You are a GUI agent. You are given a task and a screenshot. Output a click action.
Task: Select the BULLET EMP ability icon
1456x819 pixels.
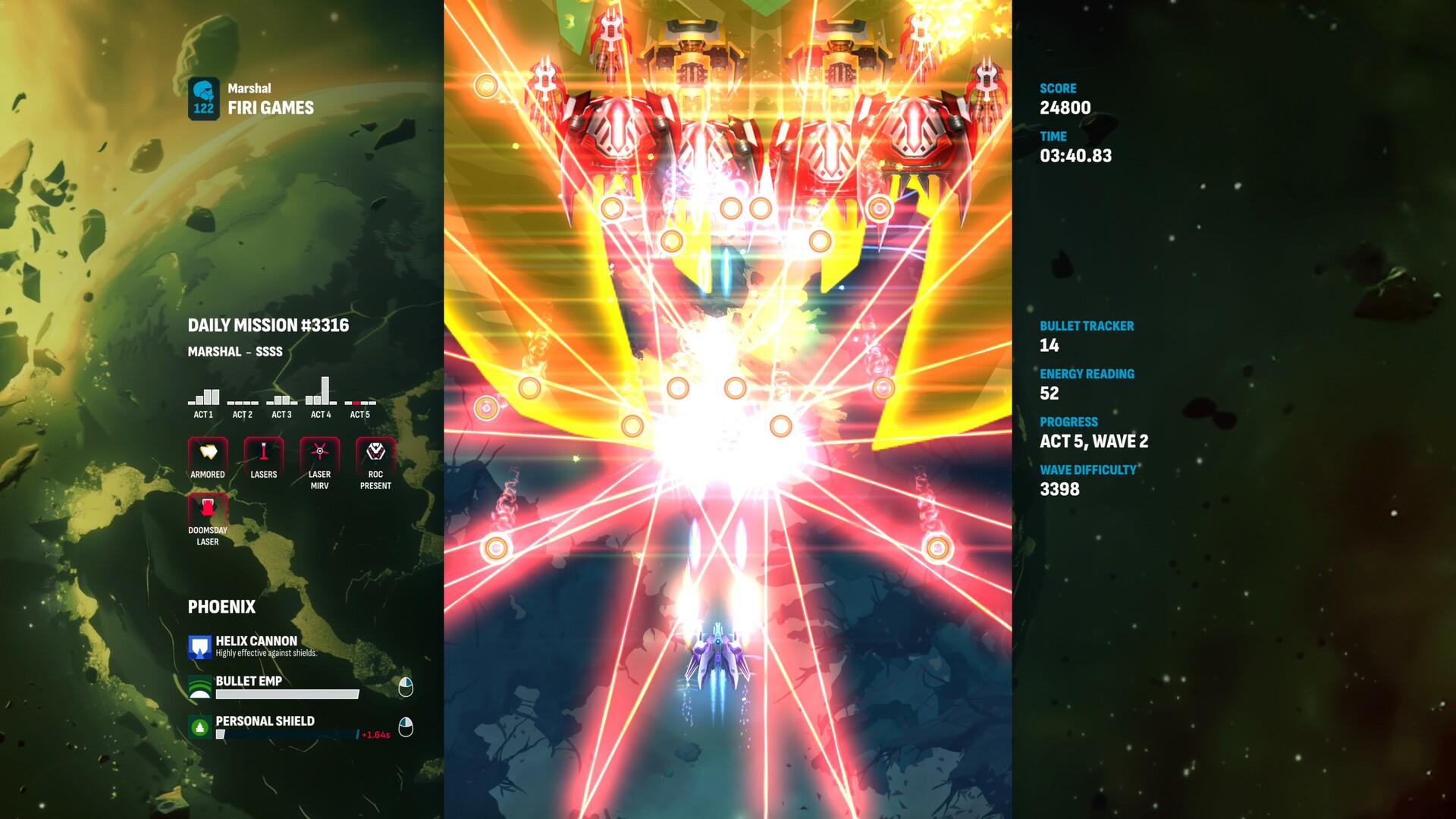pyautogui.click(x=199, y=686)
